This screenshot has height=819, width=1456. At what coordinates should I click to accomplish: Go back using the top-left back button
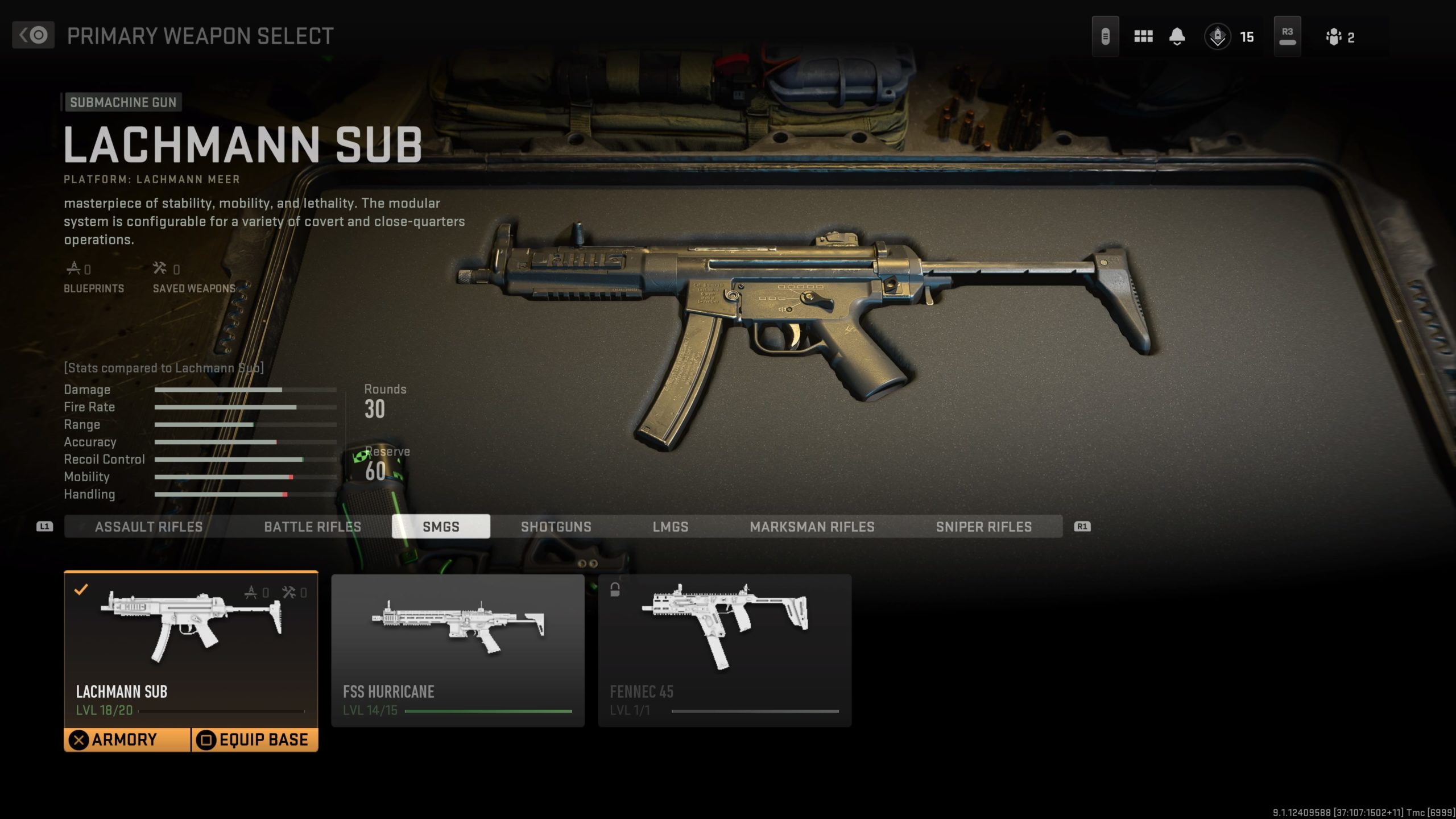33,35
